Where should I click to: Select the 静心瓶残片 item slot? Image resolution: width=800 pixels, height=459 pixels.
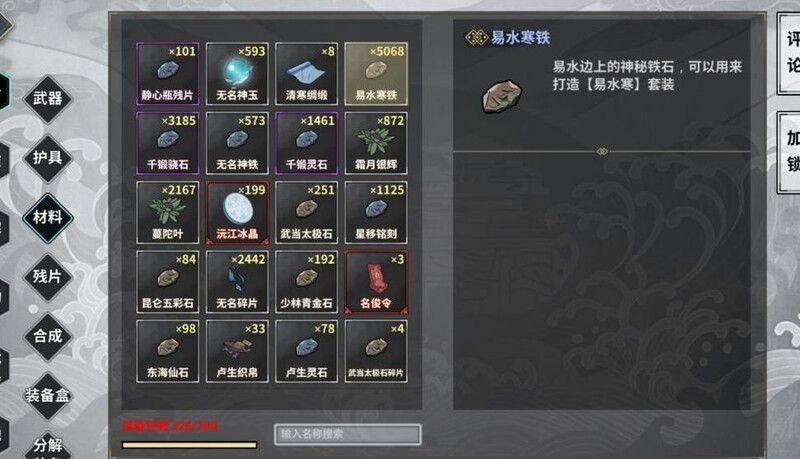(x=167, y=73)
